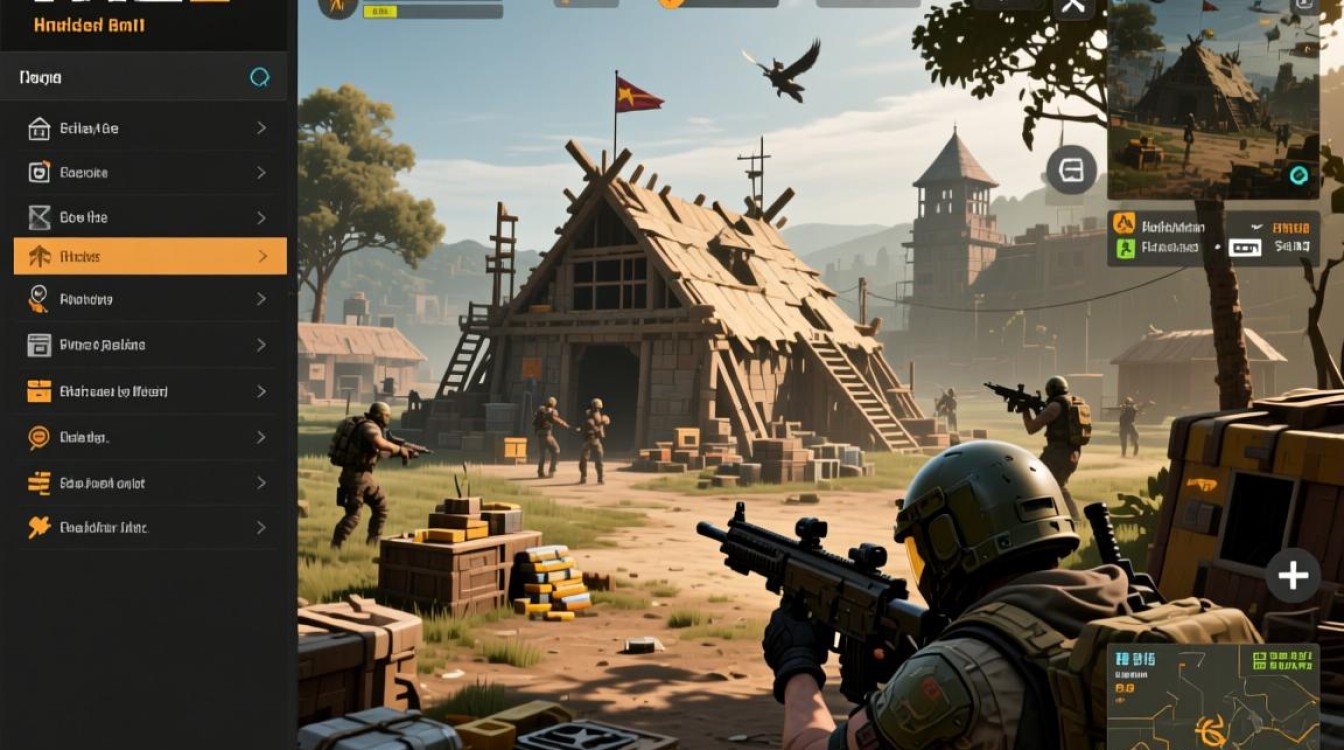This screenshot has width=1344, height=750.
Task: Open the camera sidebar icon
Action: coord(38,172)
